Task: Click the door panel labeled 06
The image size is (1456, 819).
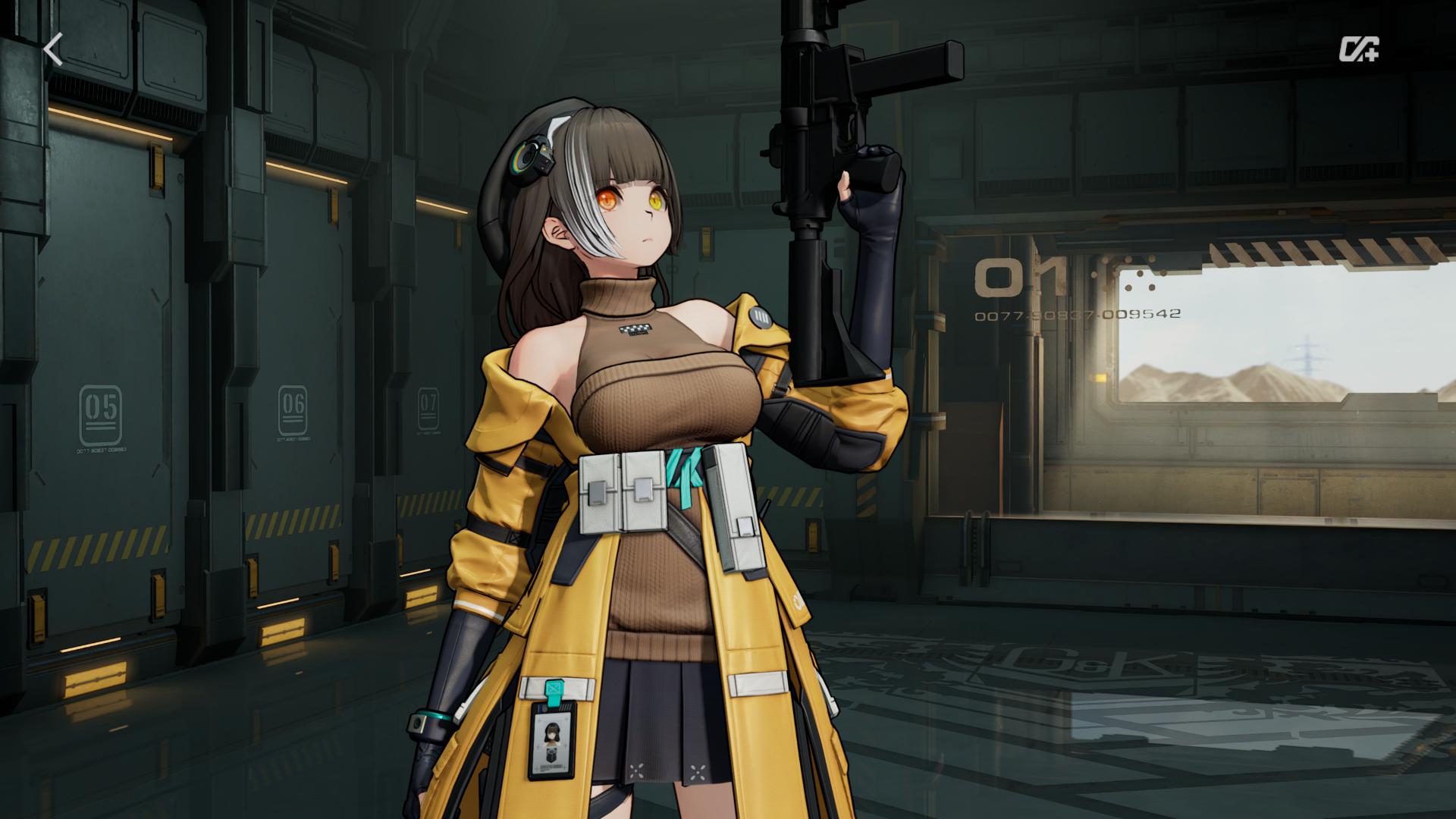Action: click(x=292, y=409)
